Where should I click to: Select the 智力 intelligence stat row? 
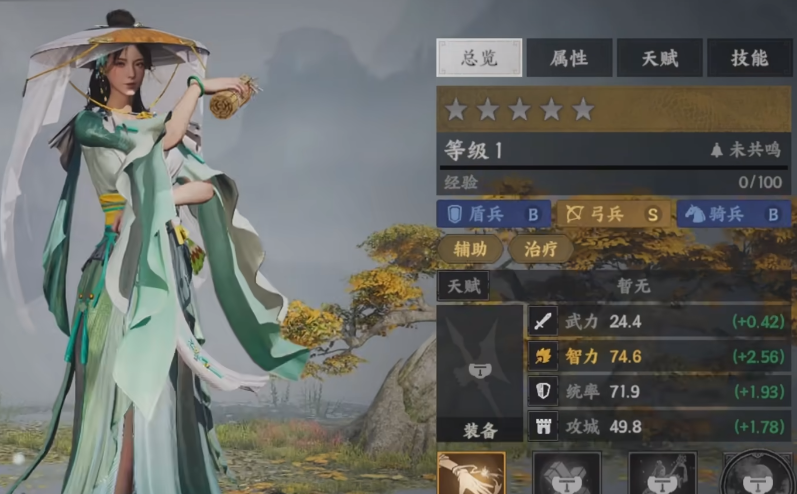658,356
